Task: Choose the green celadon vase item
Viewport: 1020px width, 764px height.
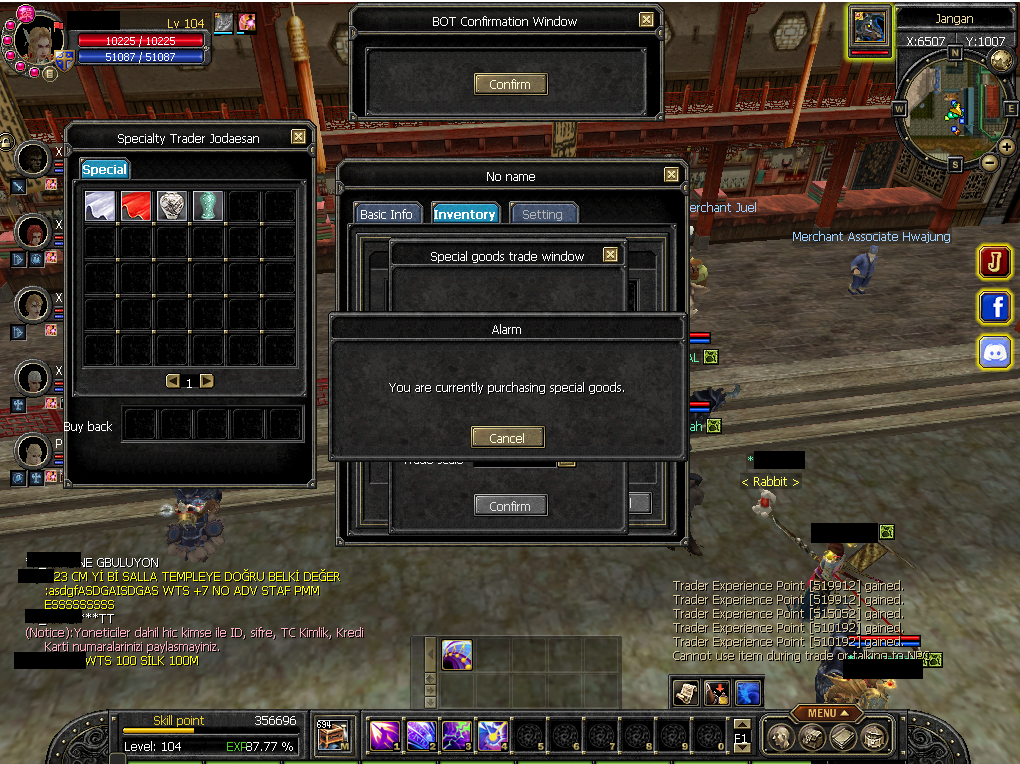Action: 207,206
